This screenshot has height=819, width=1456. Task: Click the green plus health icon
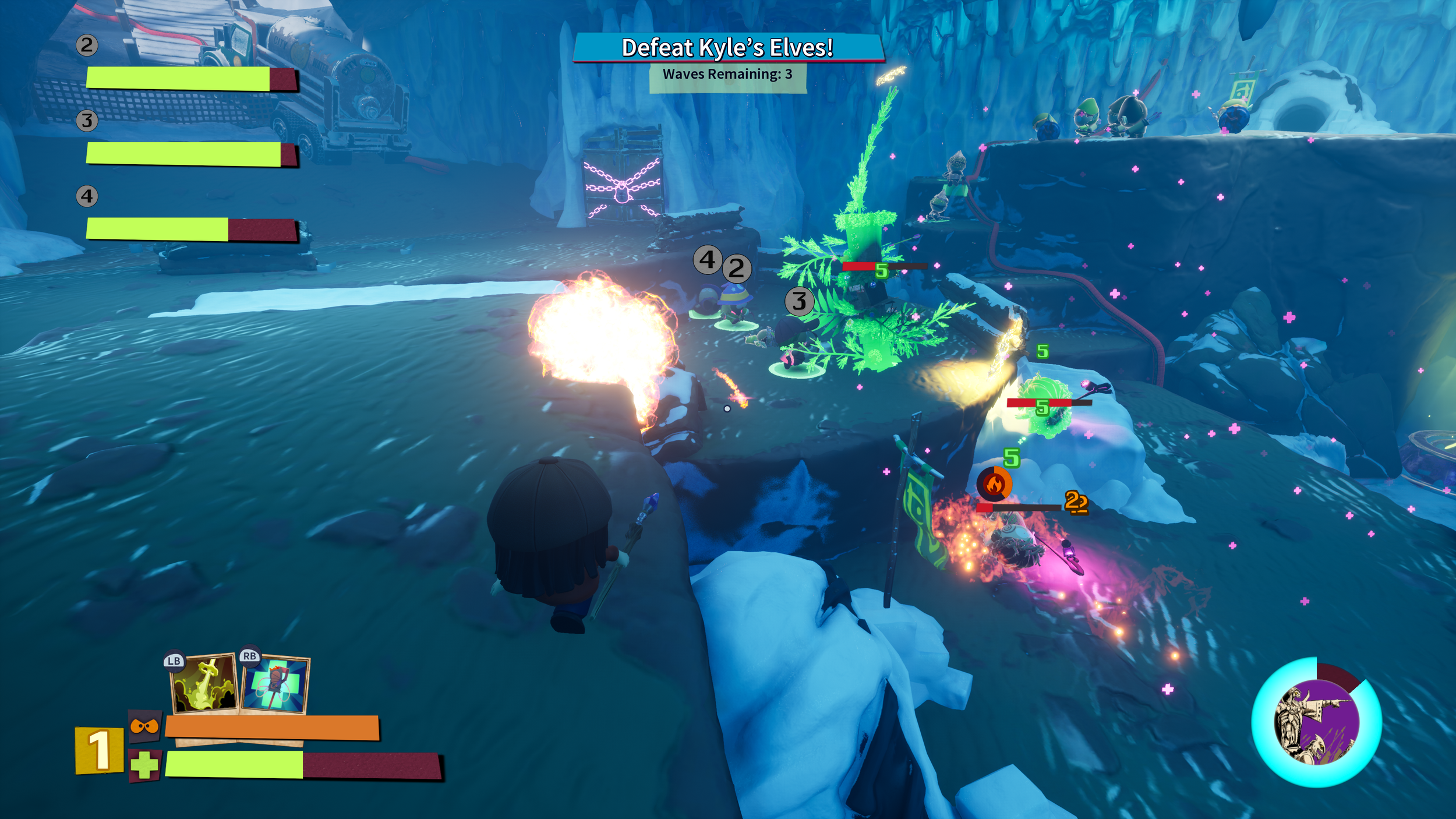(144, 765)
